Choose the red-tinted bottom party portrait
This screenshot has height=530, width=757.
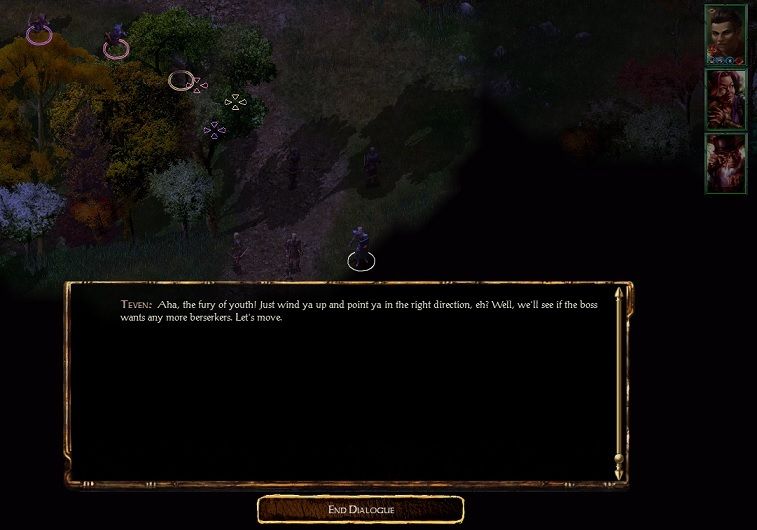pyautogui.click(x=724, y=162)
